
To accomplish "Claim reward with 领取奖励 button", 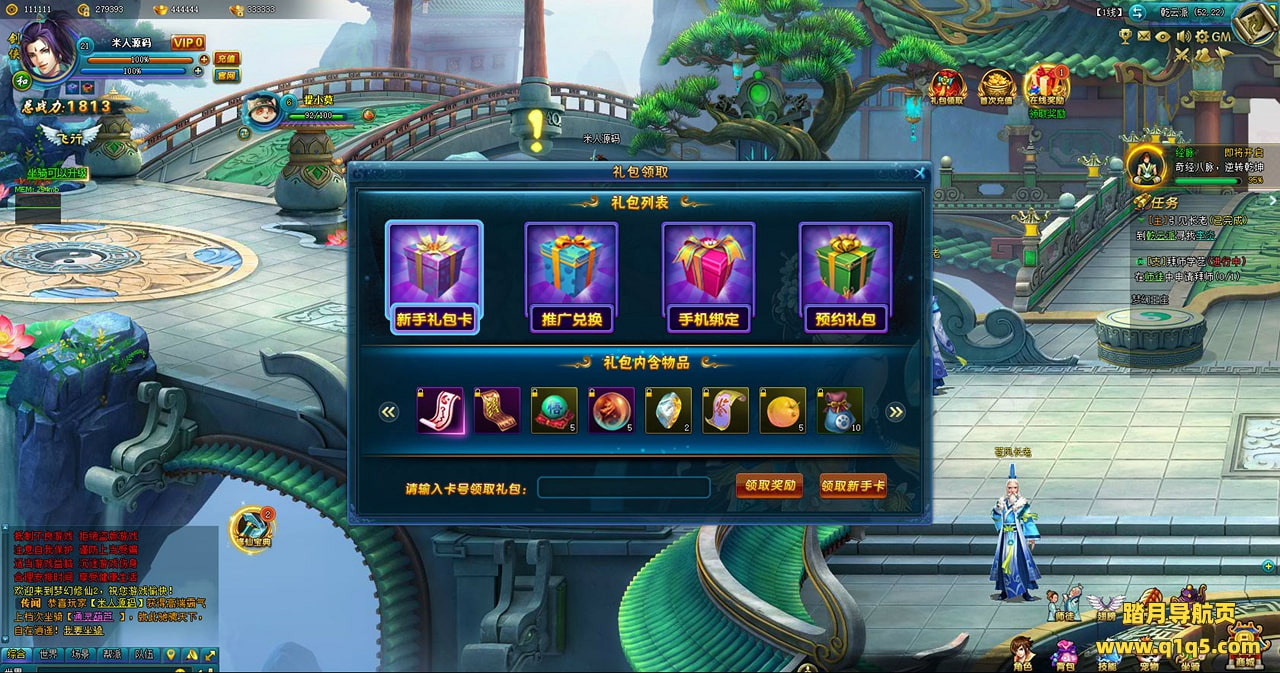I will [769, 486].
